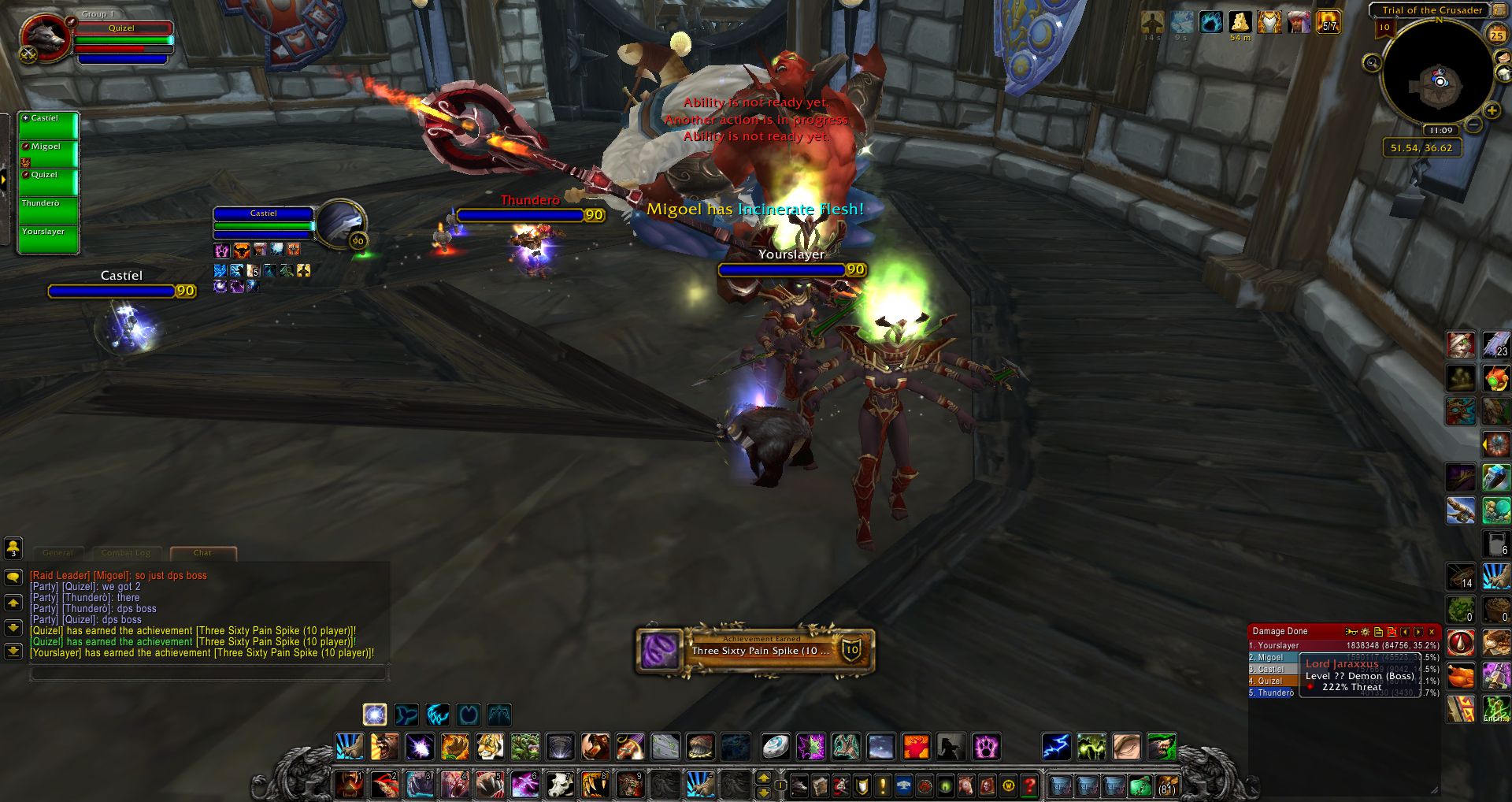This screenshot has width=1512, height=802.
Task: Activate the lightning bolt ability
Action: 1056,746
